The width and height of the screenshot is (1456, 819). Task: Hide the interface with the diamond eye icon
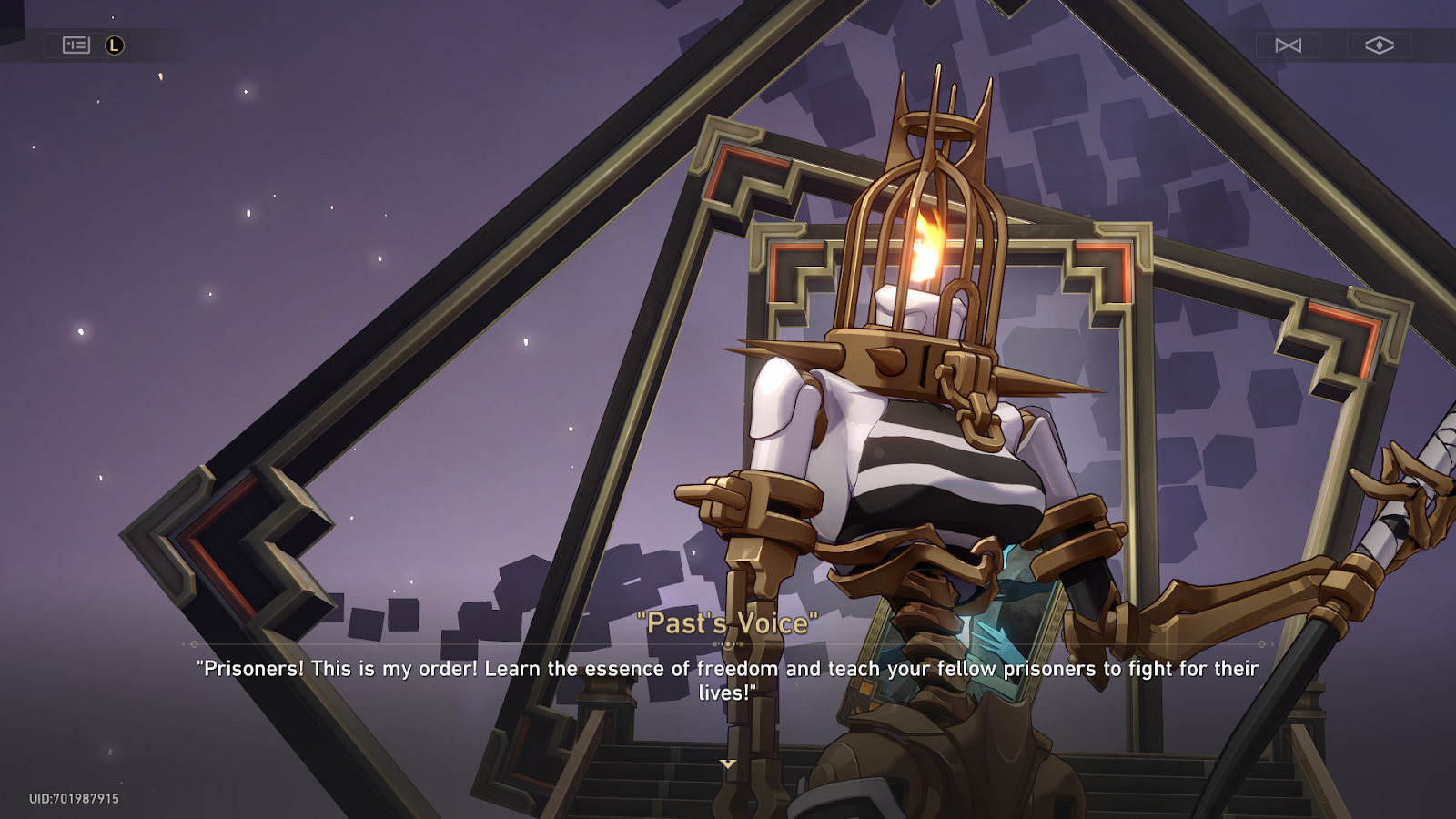pos(1379,45)
